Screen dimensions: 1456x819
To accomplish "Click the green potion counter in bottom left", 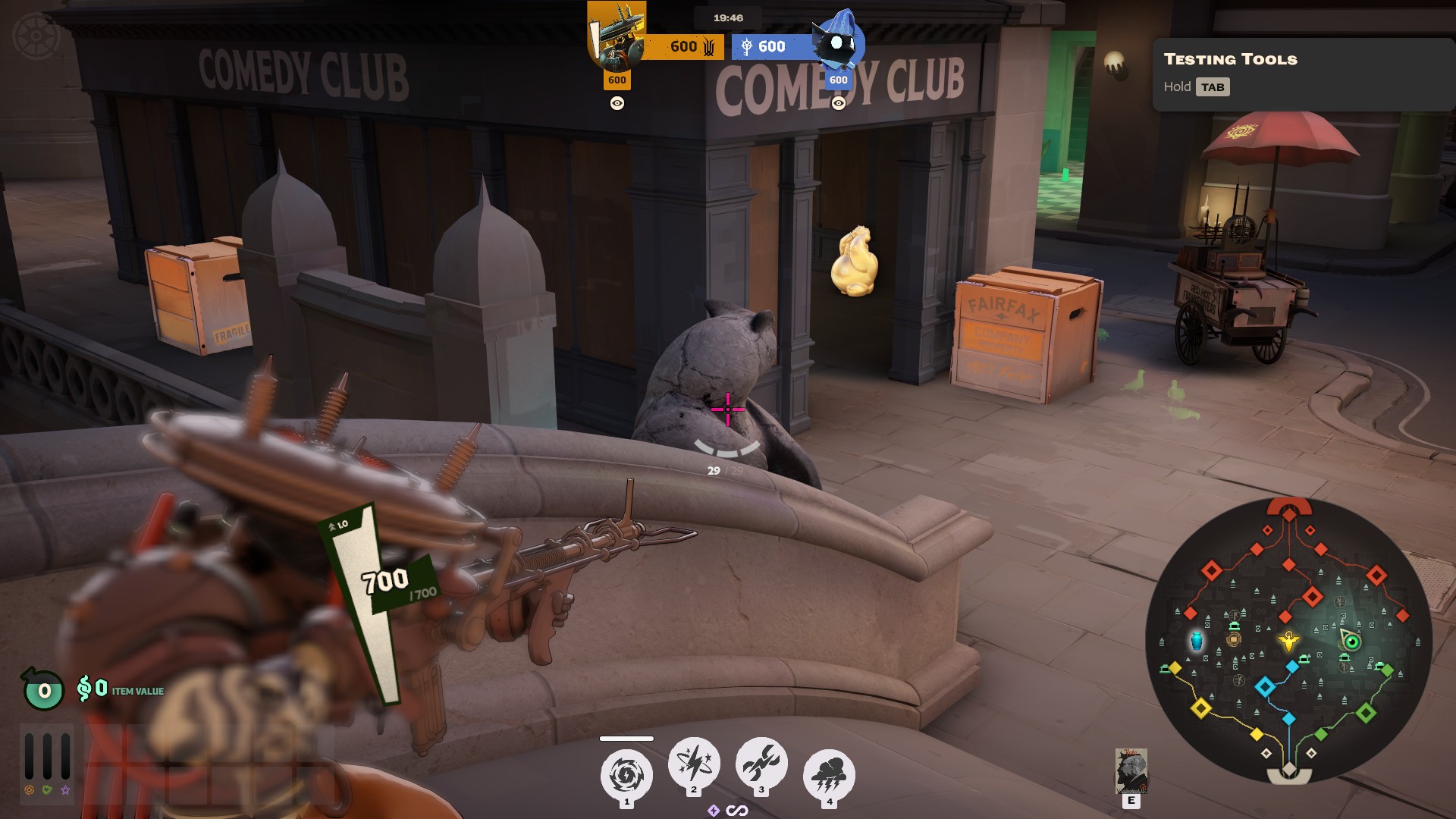I will tap(43, 690).
